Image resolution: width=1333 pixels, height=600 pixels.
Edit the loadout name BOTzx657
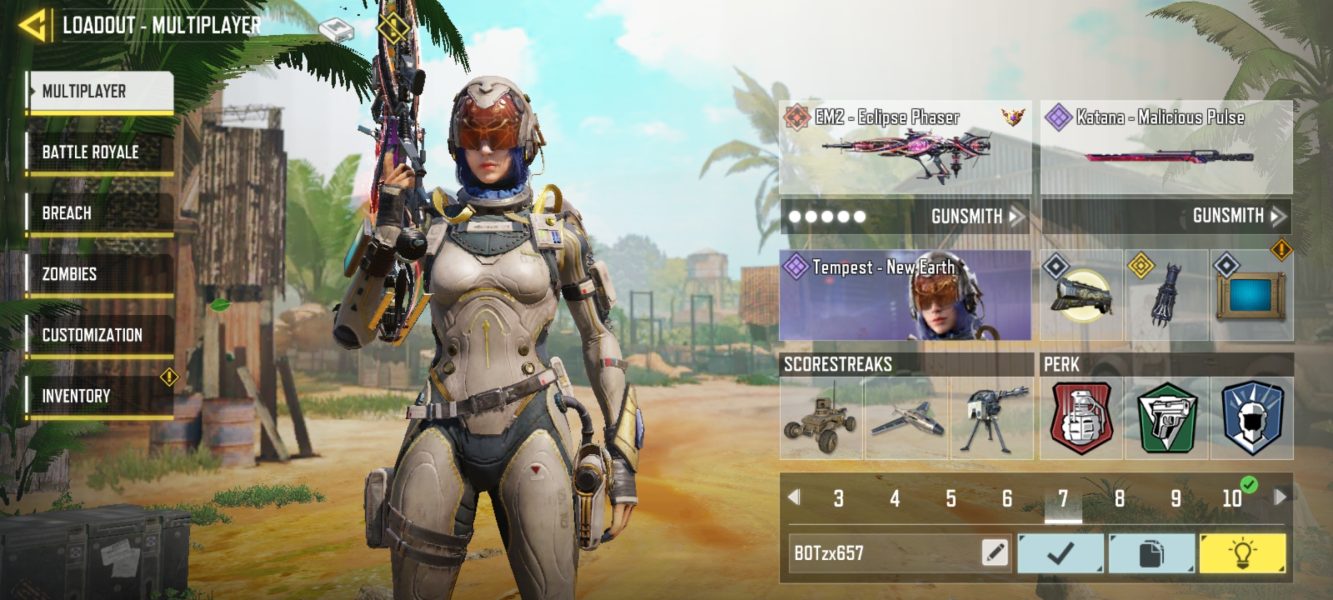point(995,553)
